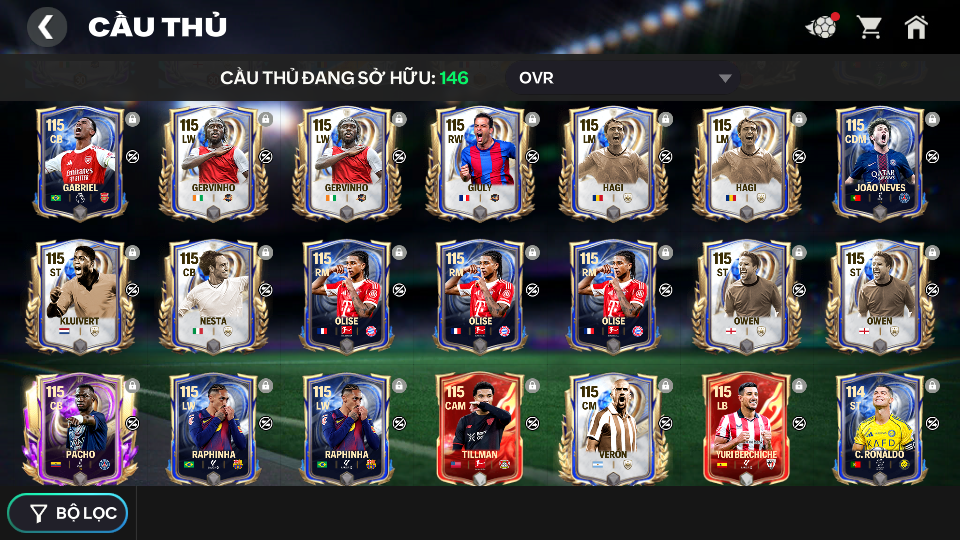The image size is (960, 540).
Task: Go back using the arrow button
Action: 46,27
